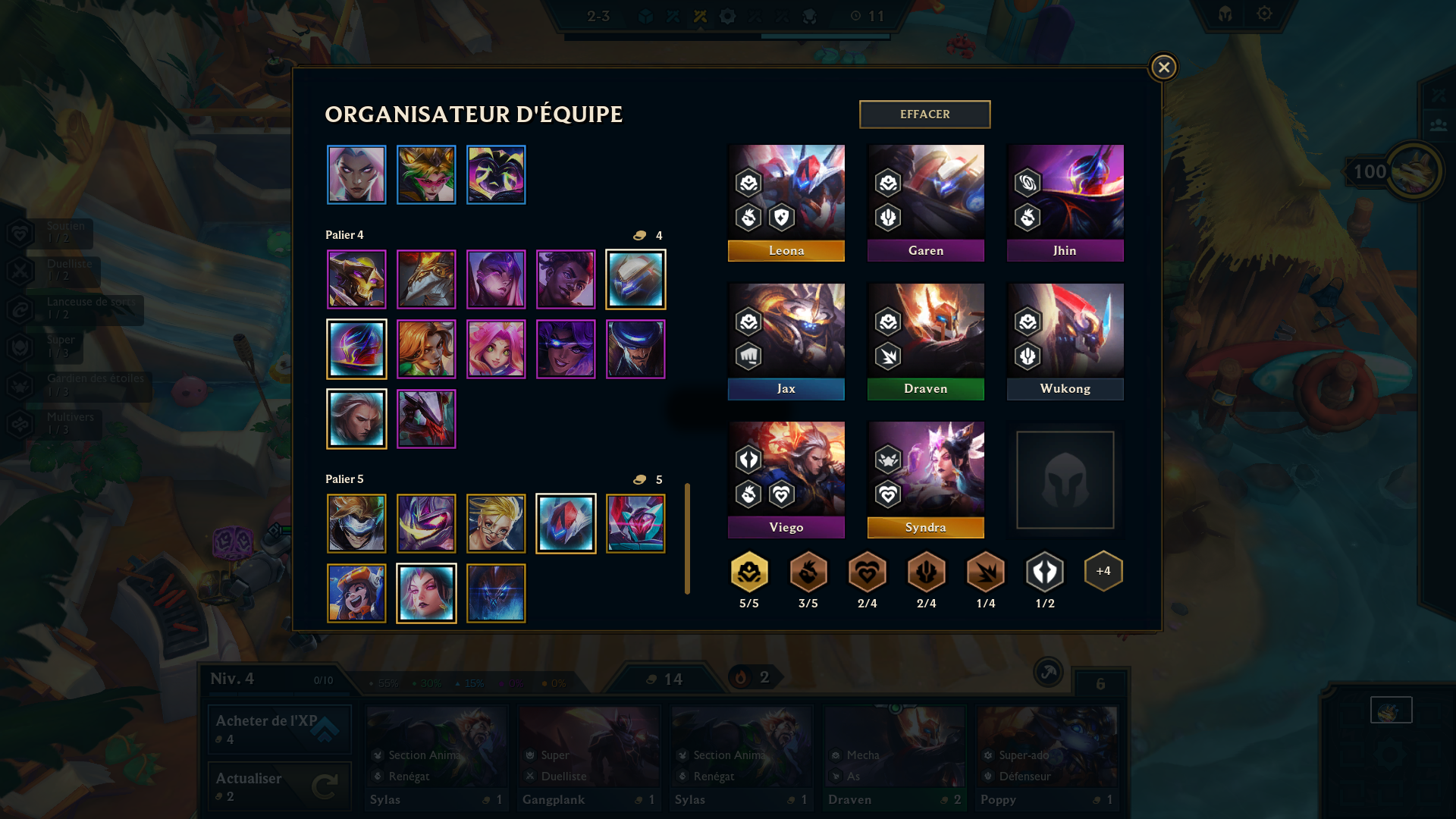
Task: Click the EFFACER button to clear the team
Action: pos(924,114)
